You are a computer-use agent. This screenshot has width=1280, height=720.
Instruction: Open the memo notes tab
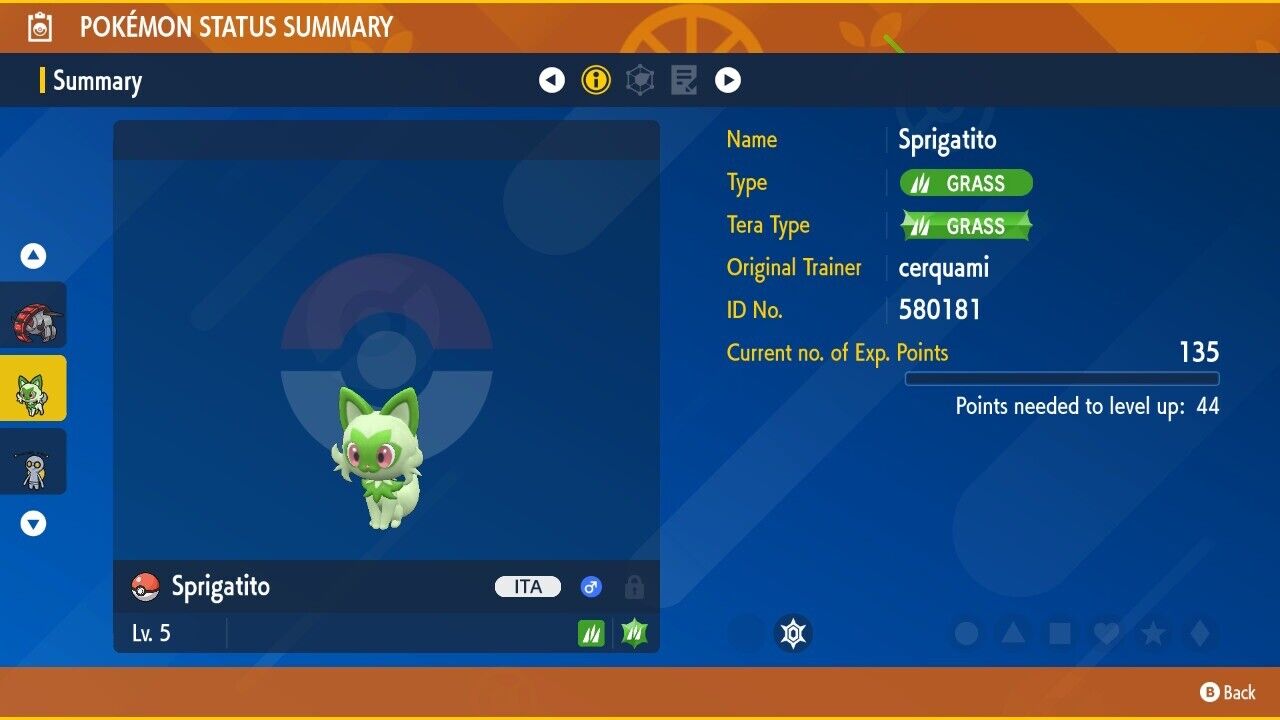coord(684,80)
